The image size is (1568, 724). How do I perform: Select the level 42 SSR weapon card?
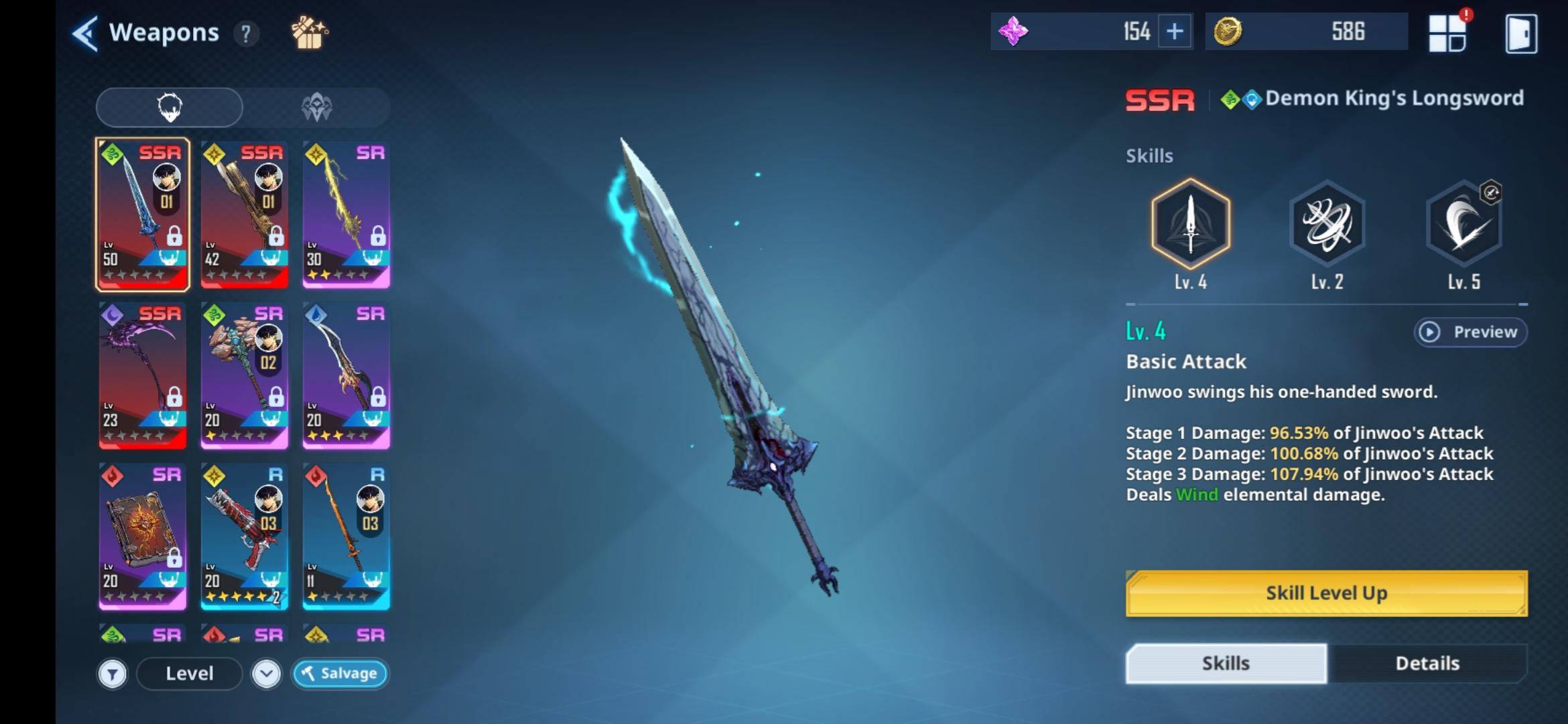click(245, 215)
